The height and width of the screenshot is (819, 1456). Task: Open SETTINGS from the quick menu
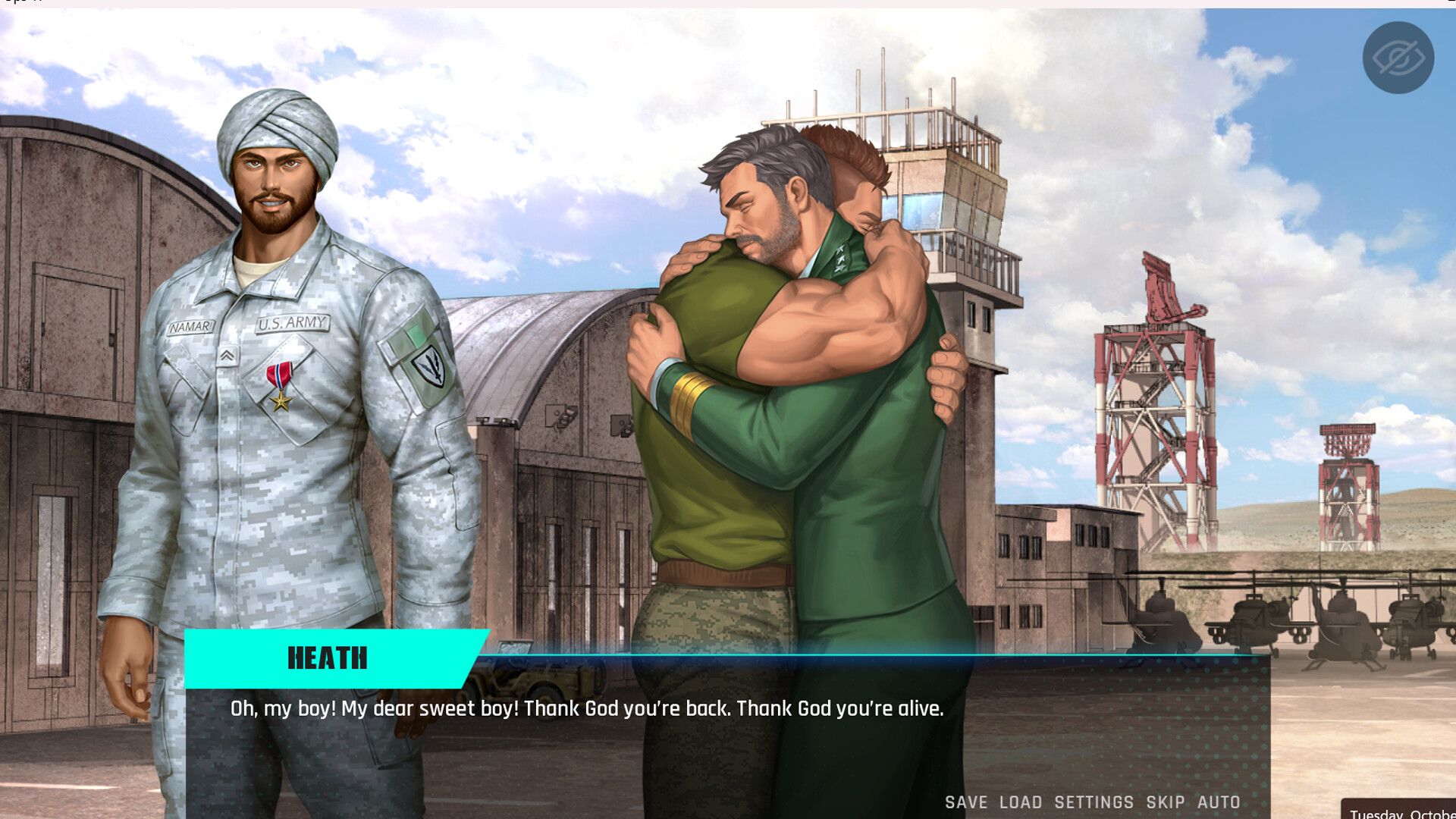1093,802
